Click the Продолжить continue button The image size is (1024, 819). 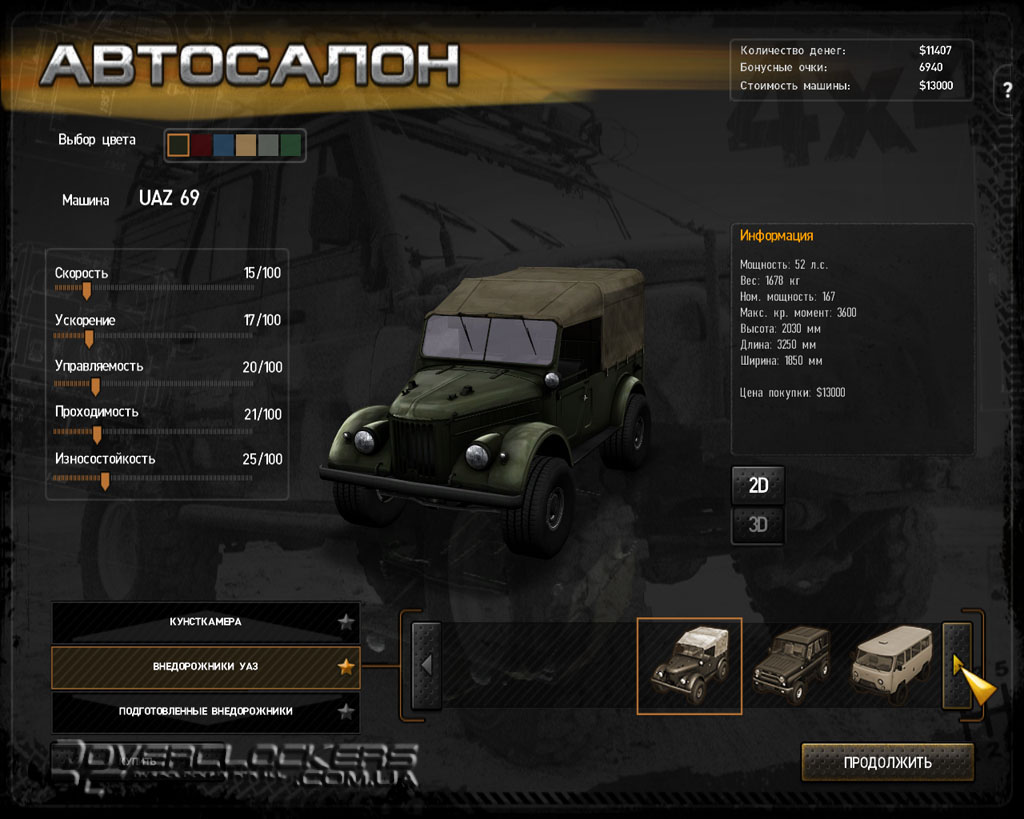pos(887,762)
